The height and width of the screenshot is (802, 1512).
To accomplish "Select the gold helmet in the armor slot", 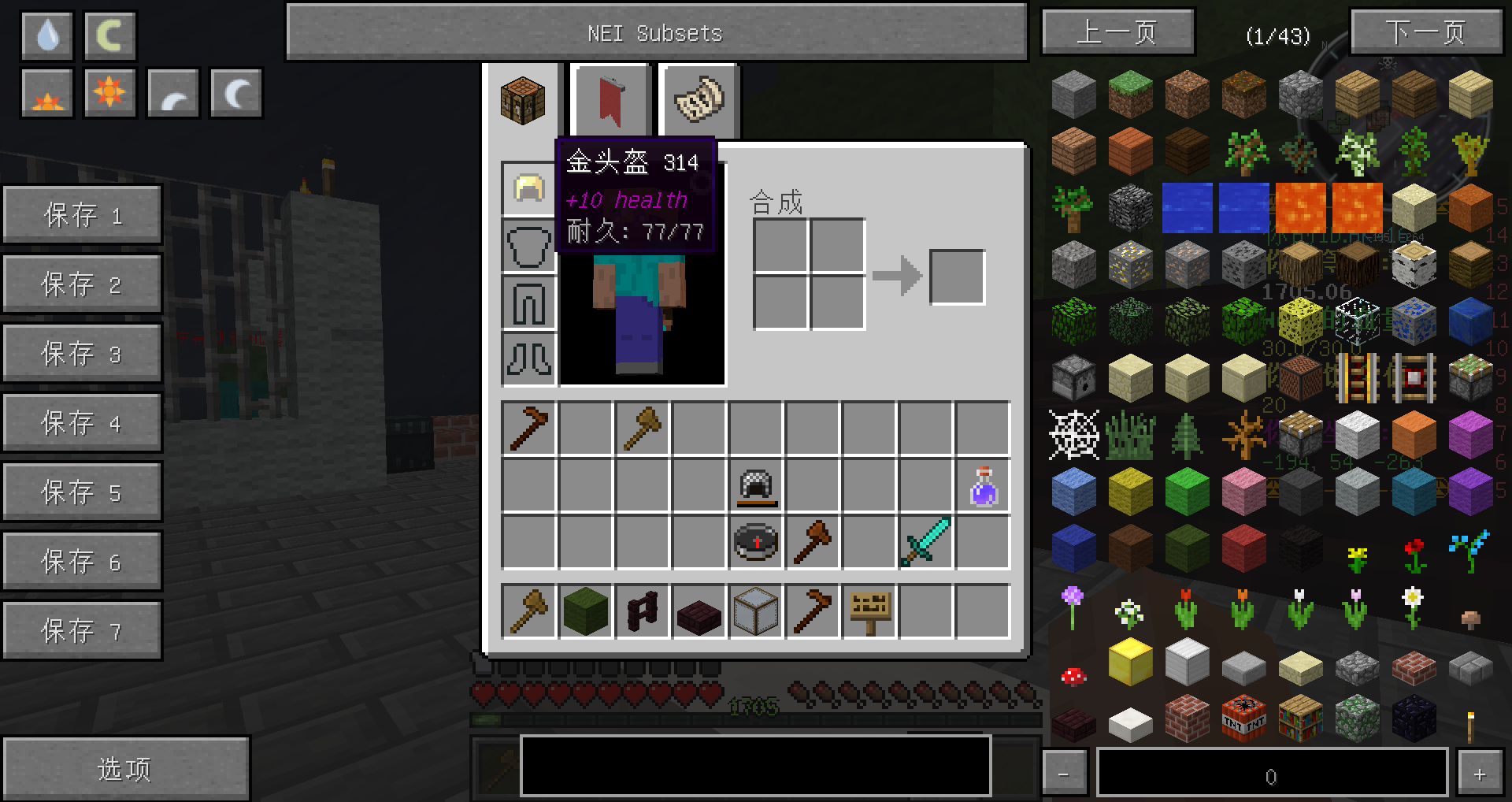I will pos(528,190).
